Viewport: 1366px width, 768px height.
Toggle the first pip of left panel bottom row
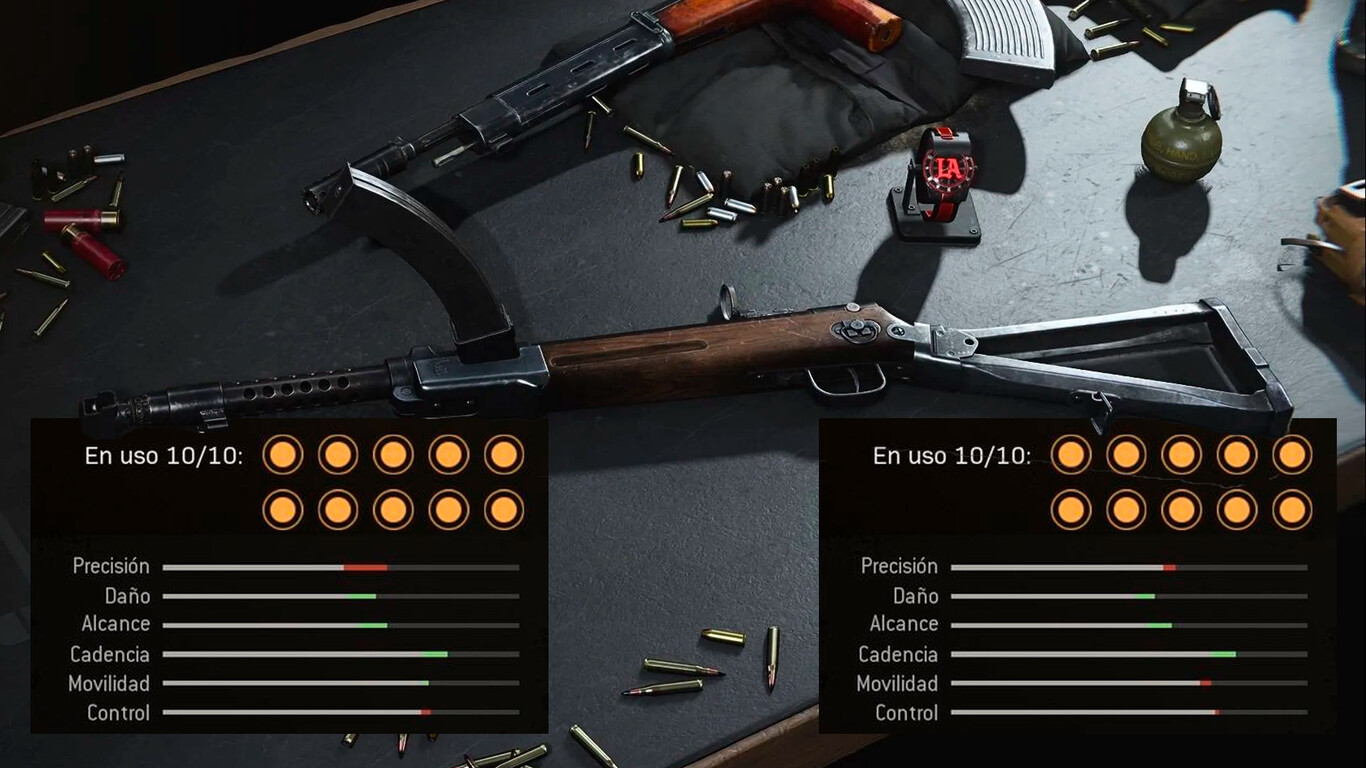pos(283,508)
